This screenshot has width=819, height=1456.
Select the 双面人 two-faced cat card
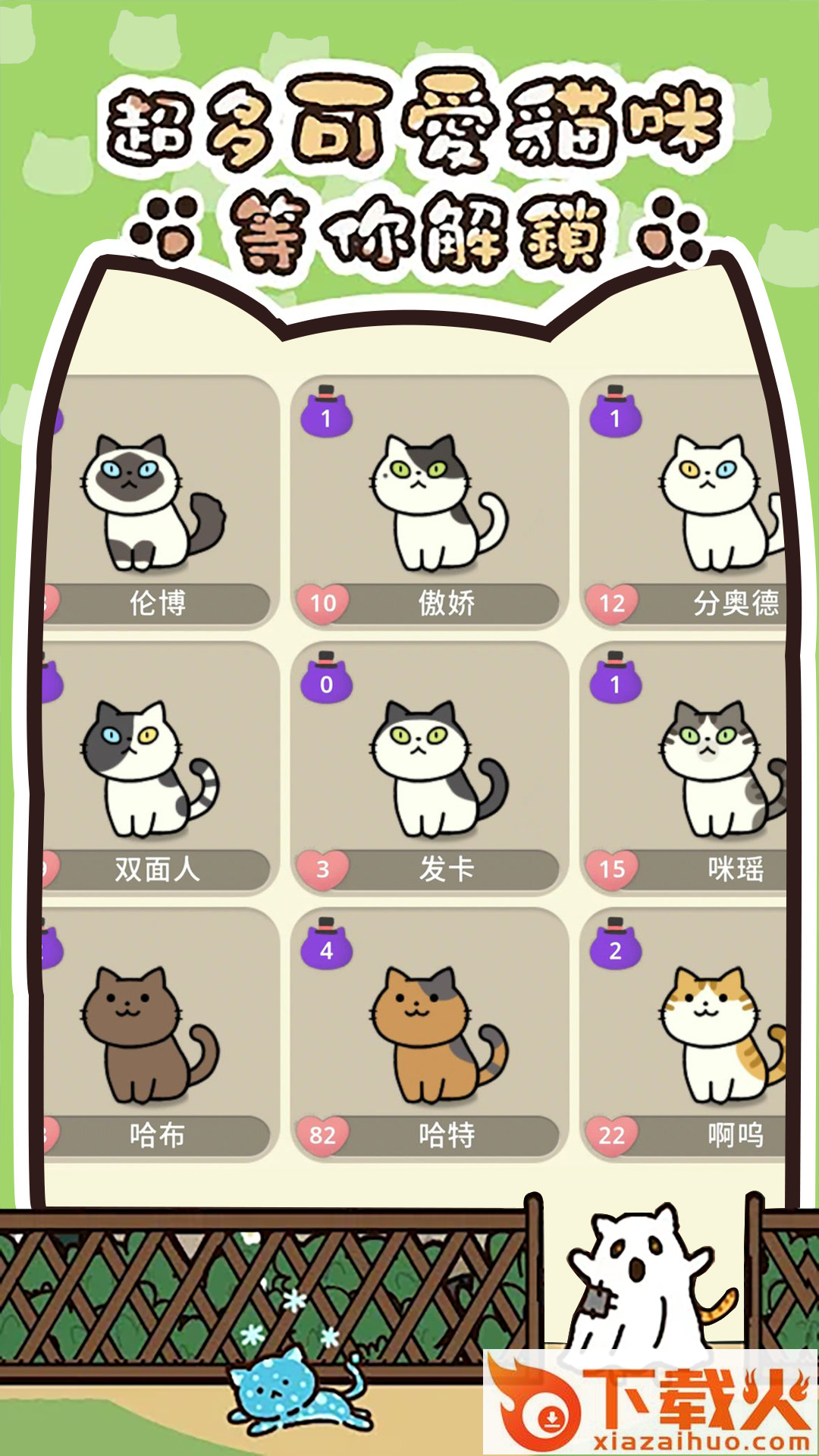pos(159,767)
